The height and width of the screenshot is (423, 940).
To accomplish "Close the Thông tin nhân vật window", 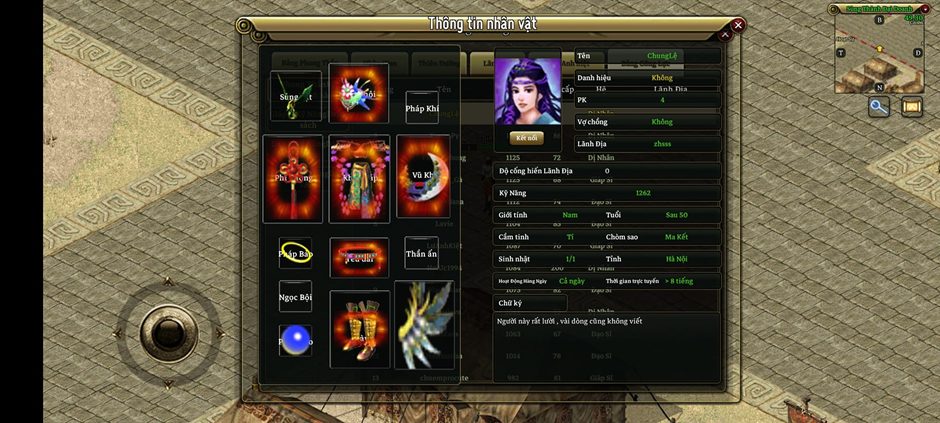I will click(738, 25).
